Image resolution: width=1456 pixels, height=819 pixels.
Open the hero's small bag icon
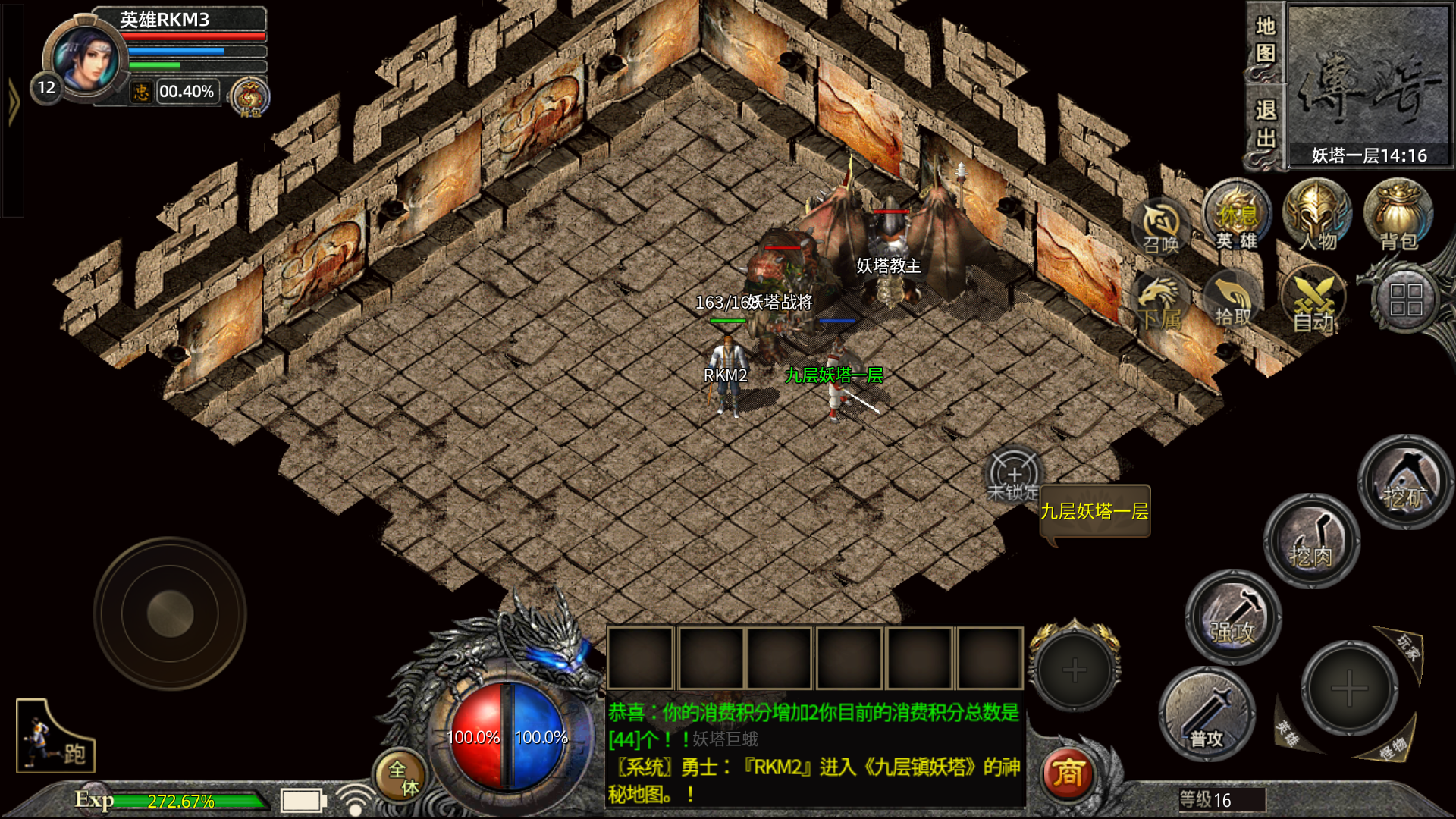tap(249, 97)
